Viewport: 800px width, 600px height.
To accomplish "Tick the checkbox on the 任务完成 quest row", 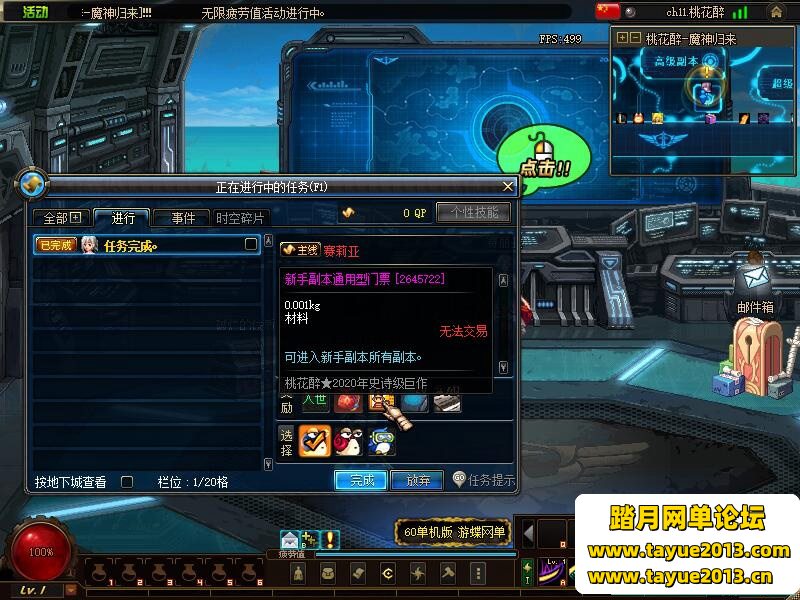I will coord(251,244).
